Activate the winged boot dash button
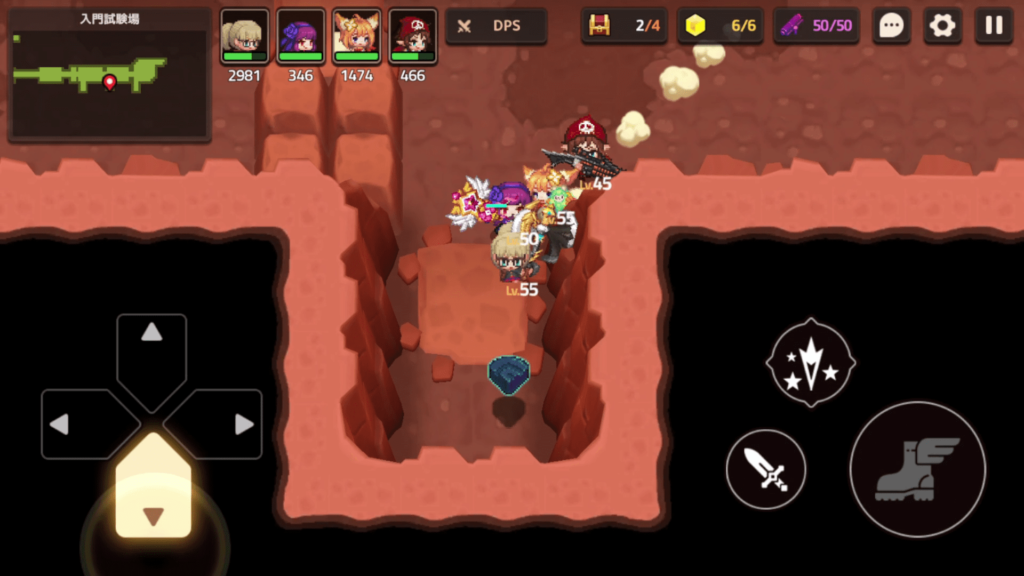Image resolution: width=1024 pixels, height=576 pixels. 917,469
